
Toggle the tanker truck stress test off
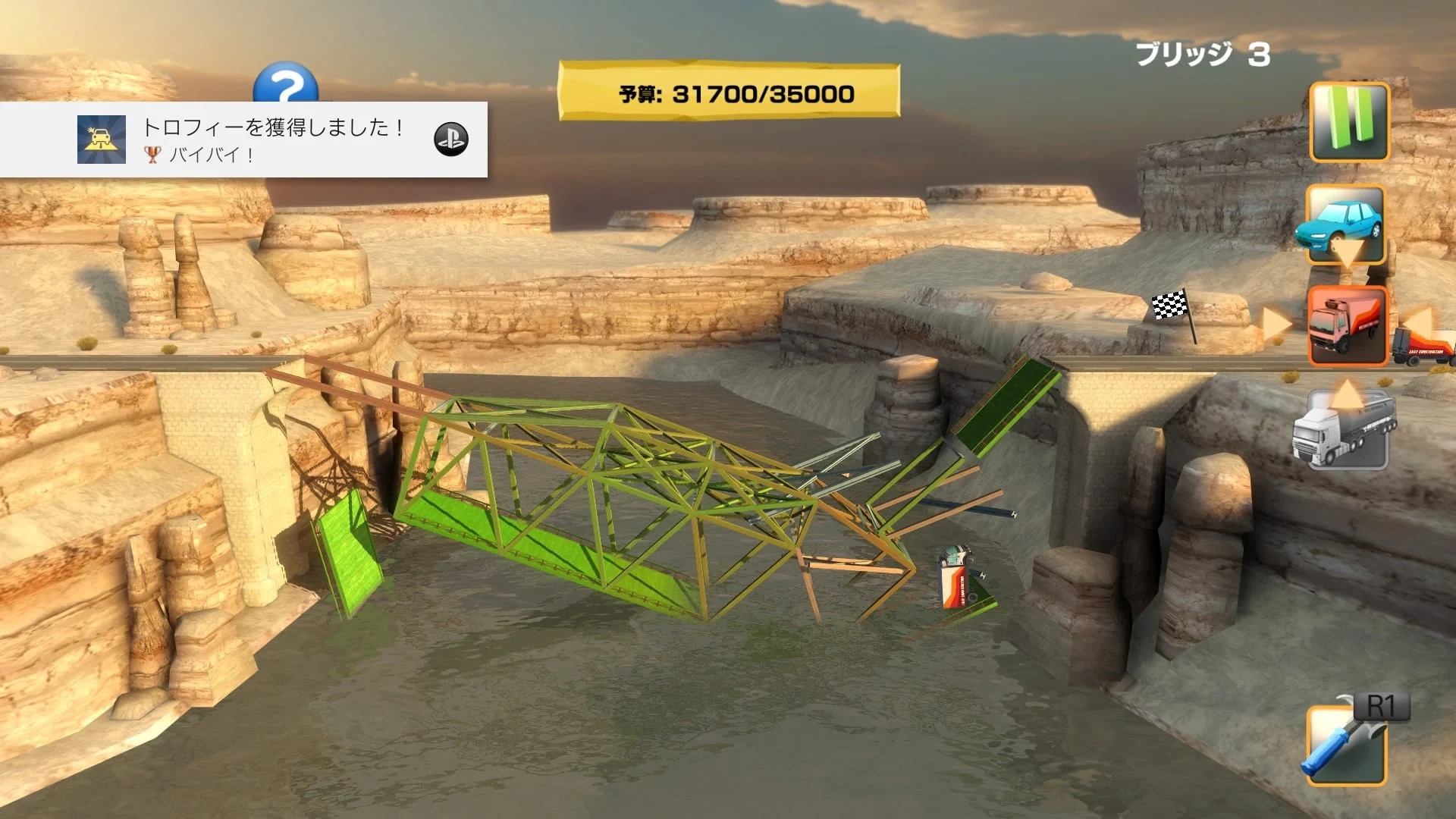point(1347,432)
